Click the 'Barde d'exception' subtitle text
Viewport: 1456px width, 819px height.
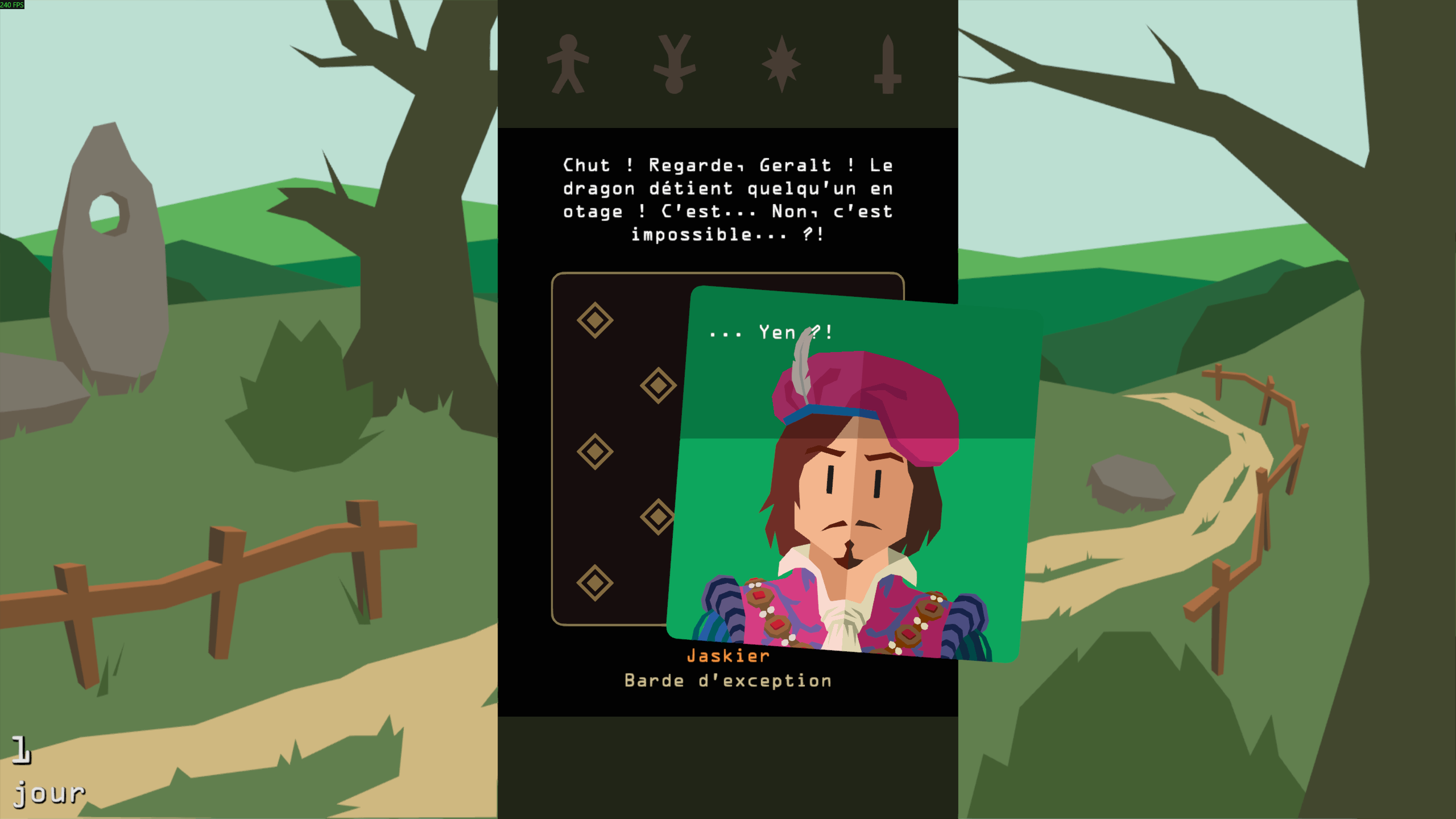(728, 680)
